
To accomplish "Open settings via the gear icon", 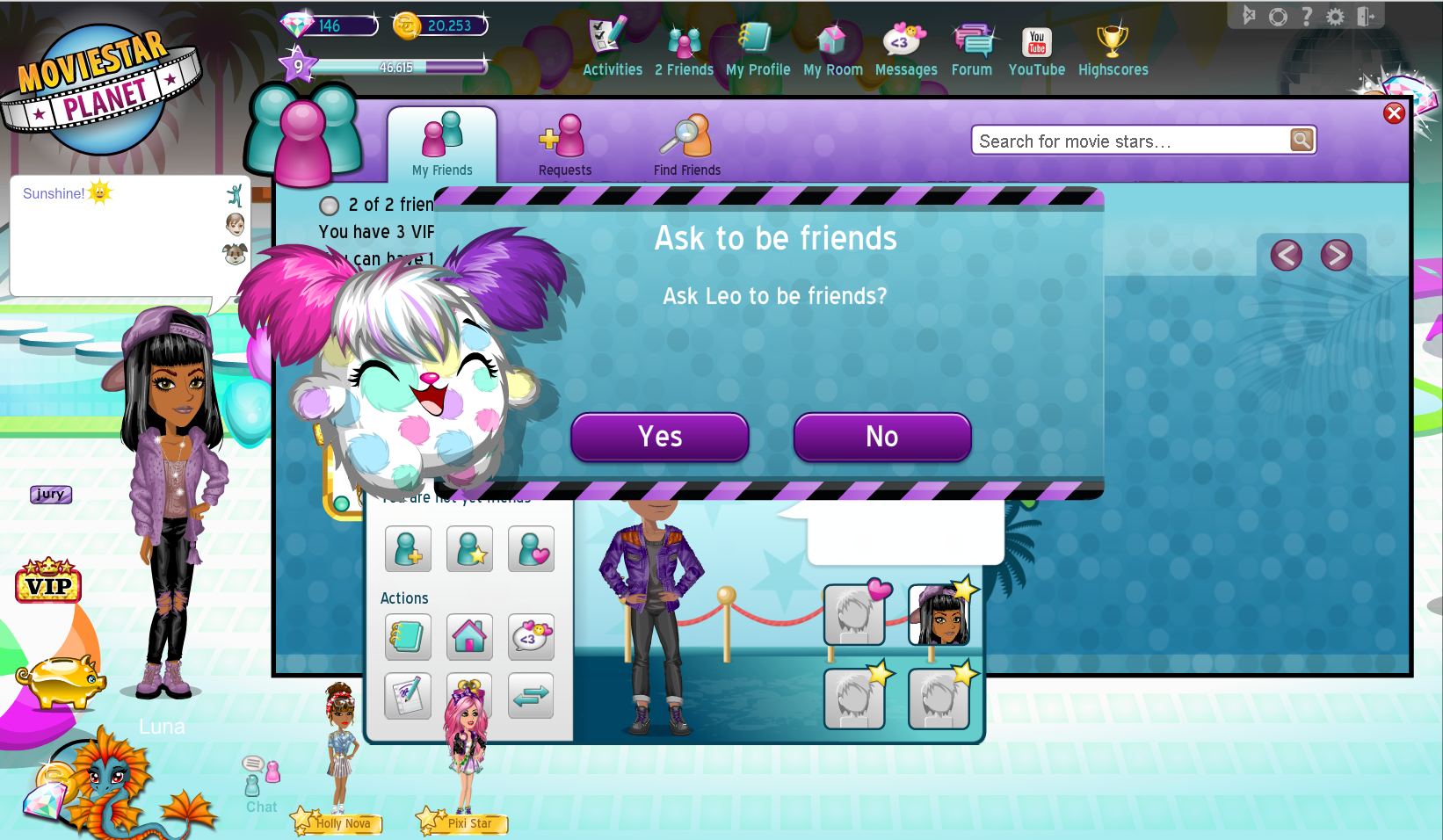I will tap(1335, 17).
